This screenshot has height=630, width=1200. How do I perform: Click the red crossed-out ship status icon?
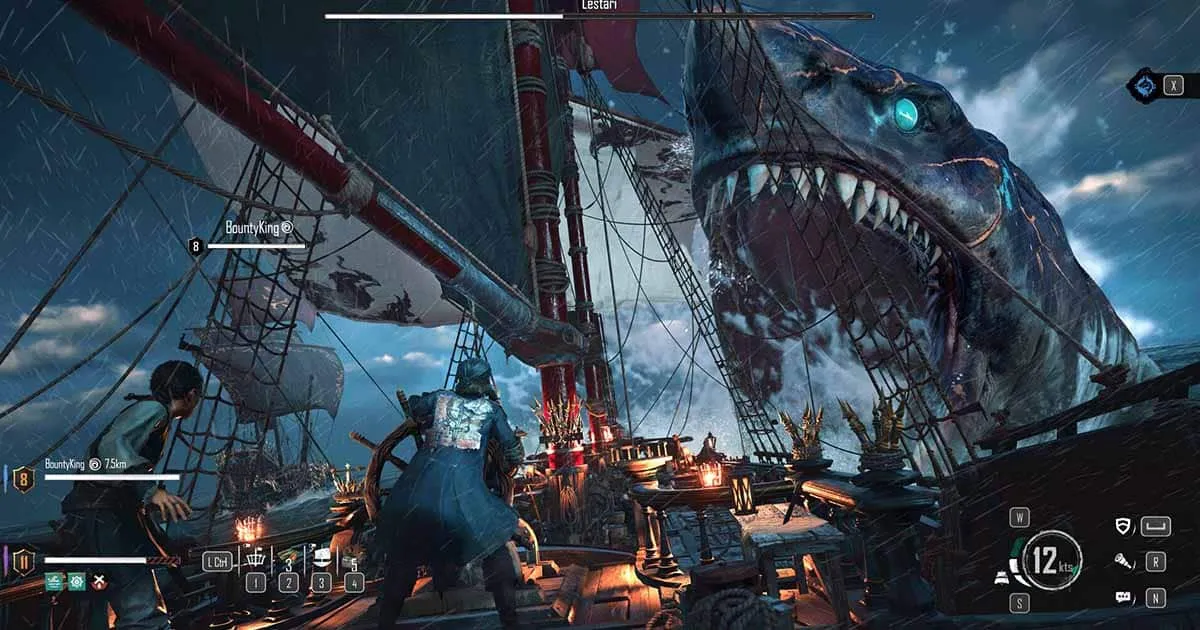tap(99, 581)
